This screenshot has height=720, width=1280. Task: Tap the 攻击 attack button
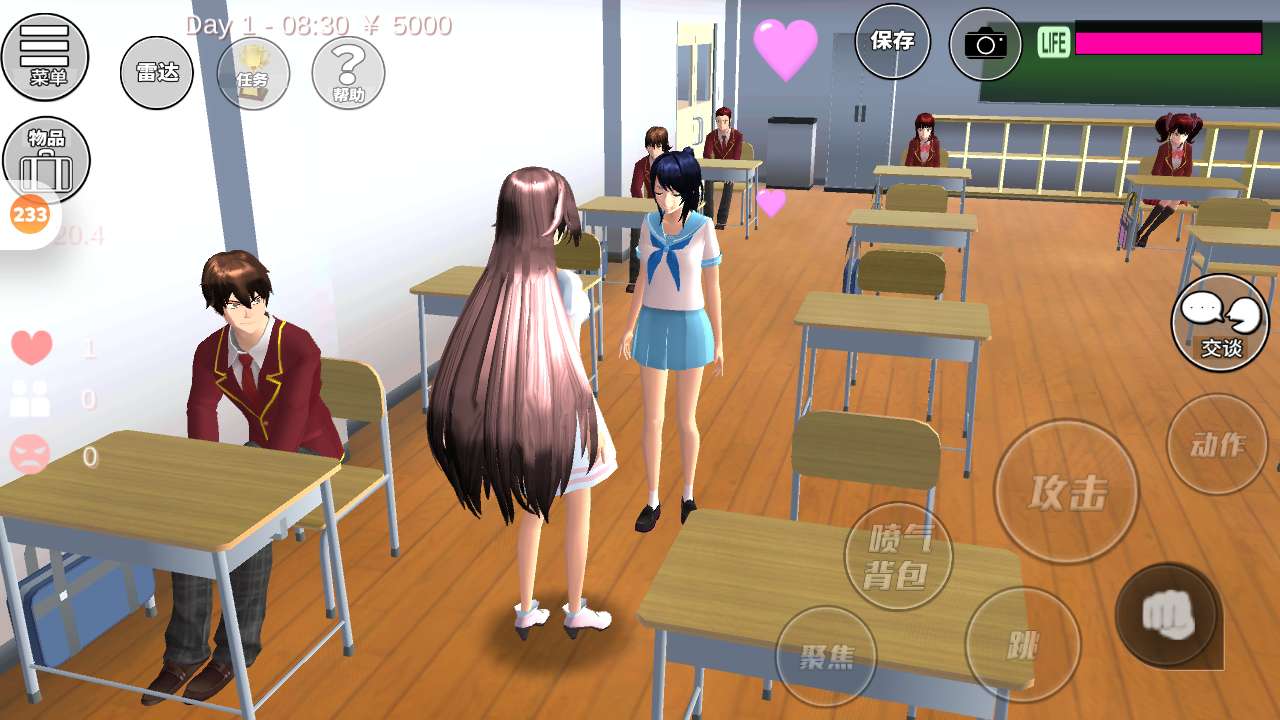(1066, 491)
